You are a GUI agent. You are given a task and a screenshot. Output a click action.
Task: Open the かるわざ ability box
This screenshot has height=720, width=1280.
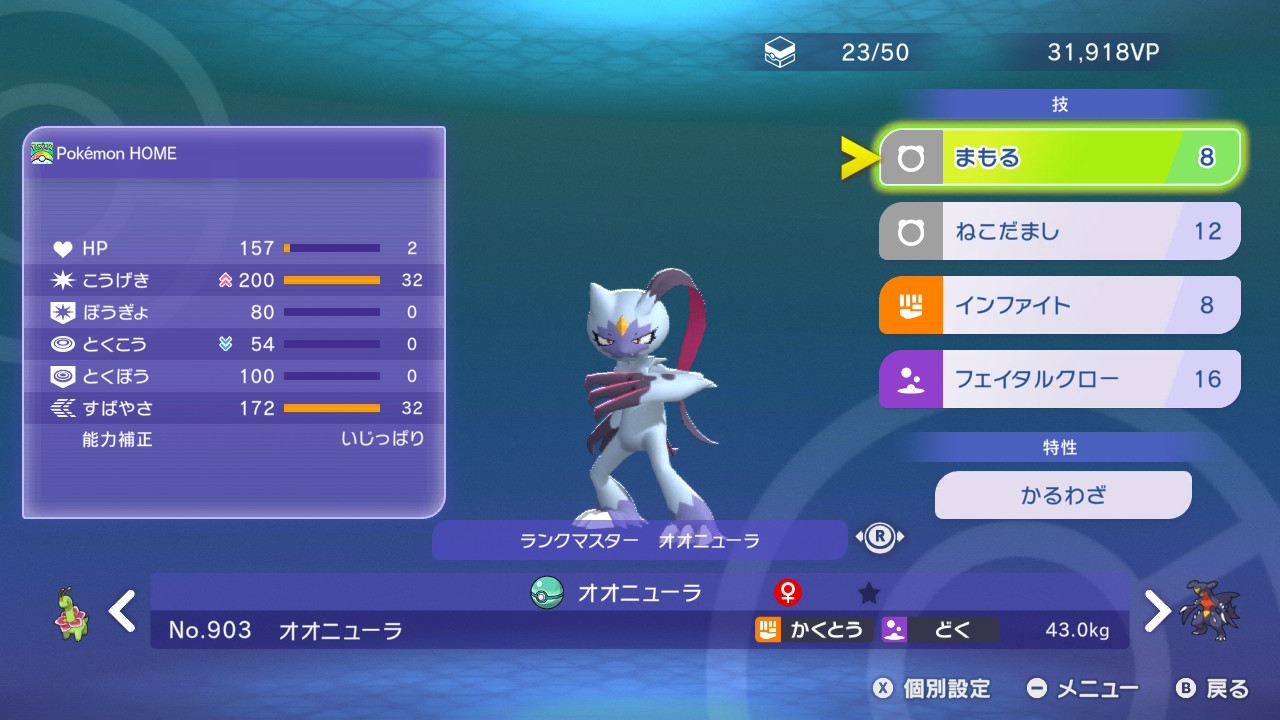click(x=1063, y=495)
